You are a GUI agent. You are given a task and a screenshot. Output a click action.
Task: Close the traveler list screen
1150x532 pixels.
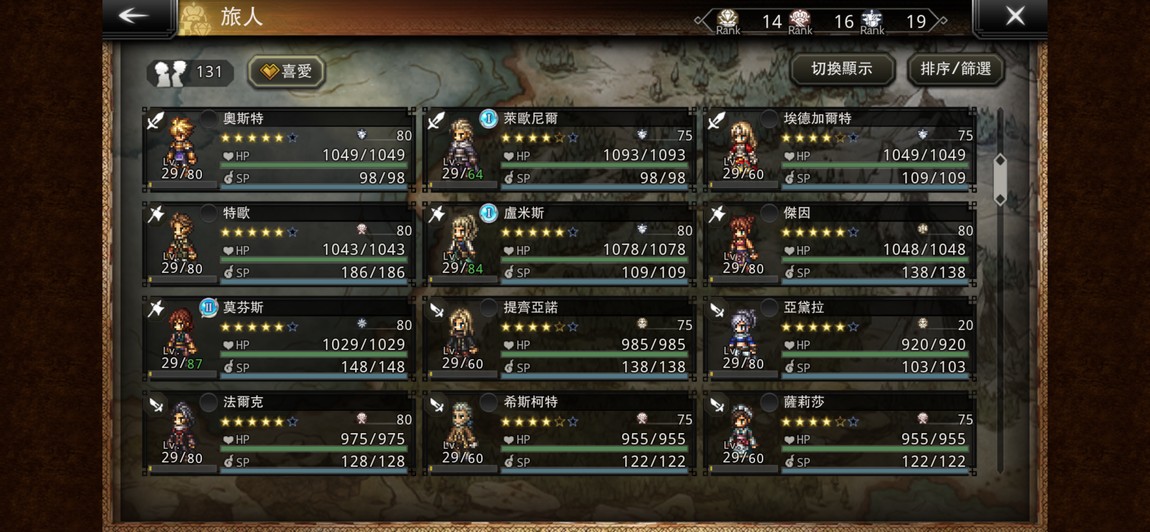click(1014, 16)
